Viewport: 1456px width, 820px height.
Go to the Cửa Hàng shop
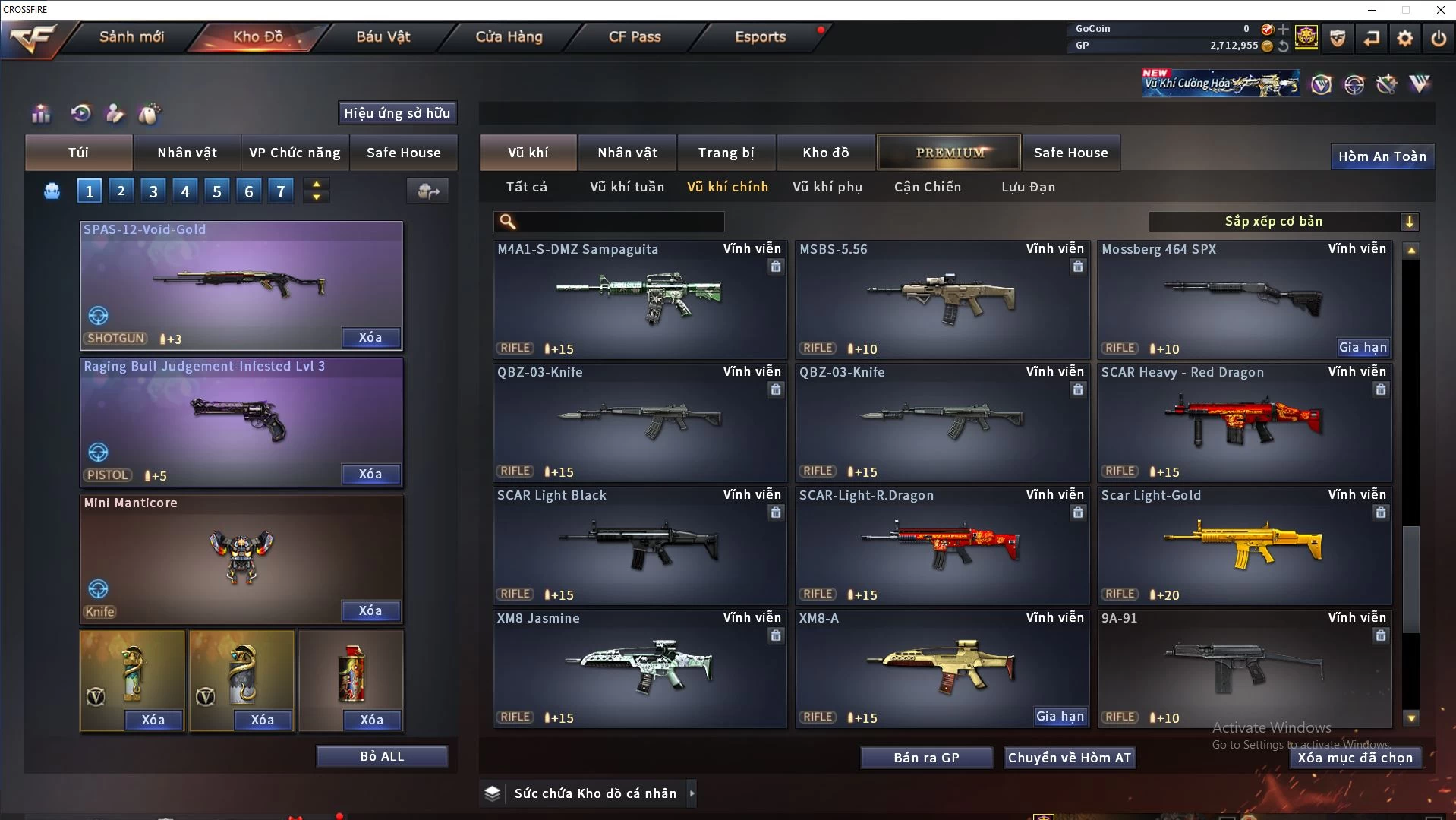coord(509,36)
